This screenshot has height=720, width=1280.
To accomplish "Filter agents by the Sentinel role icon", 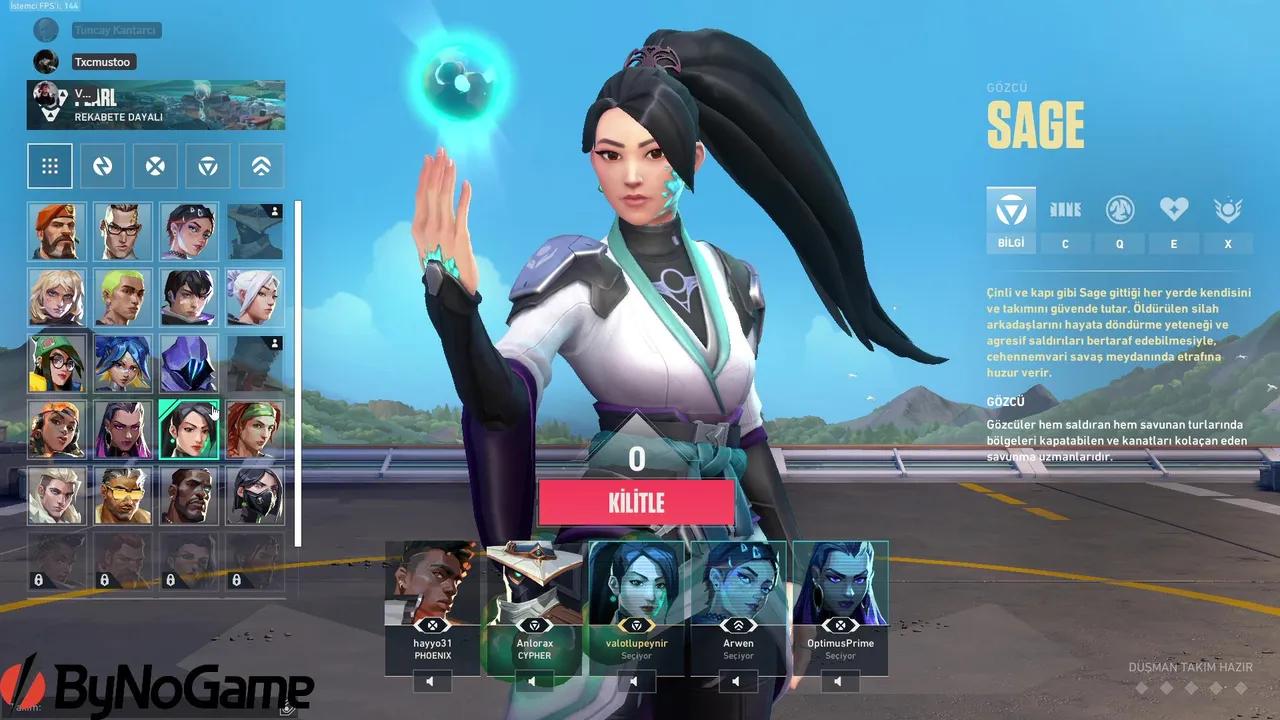I will [x=206, y=165].
